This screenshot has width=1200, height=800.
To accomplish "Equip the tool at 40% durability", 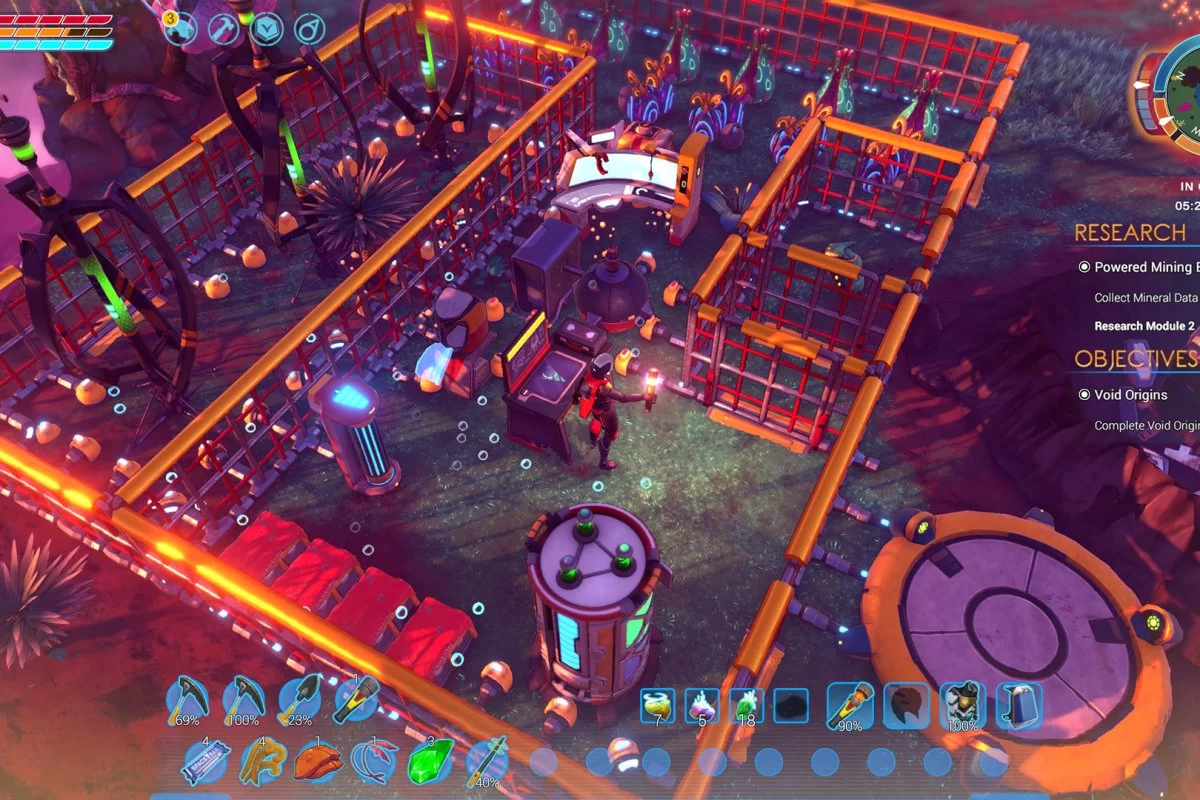I will pos(486,763).
